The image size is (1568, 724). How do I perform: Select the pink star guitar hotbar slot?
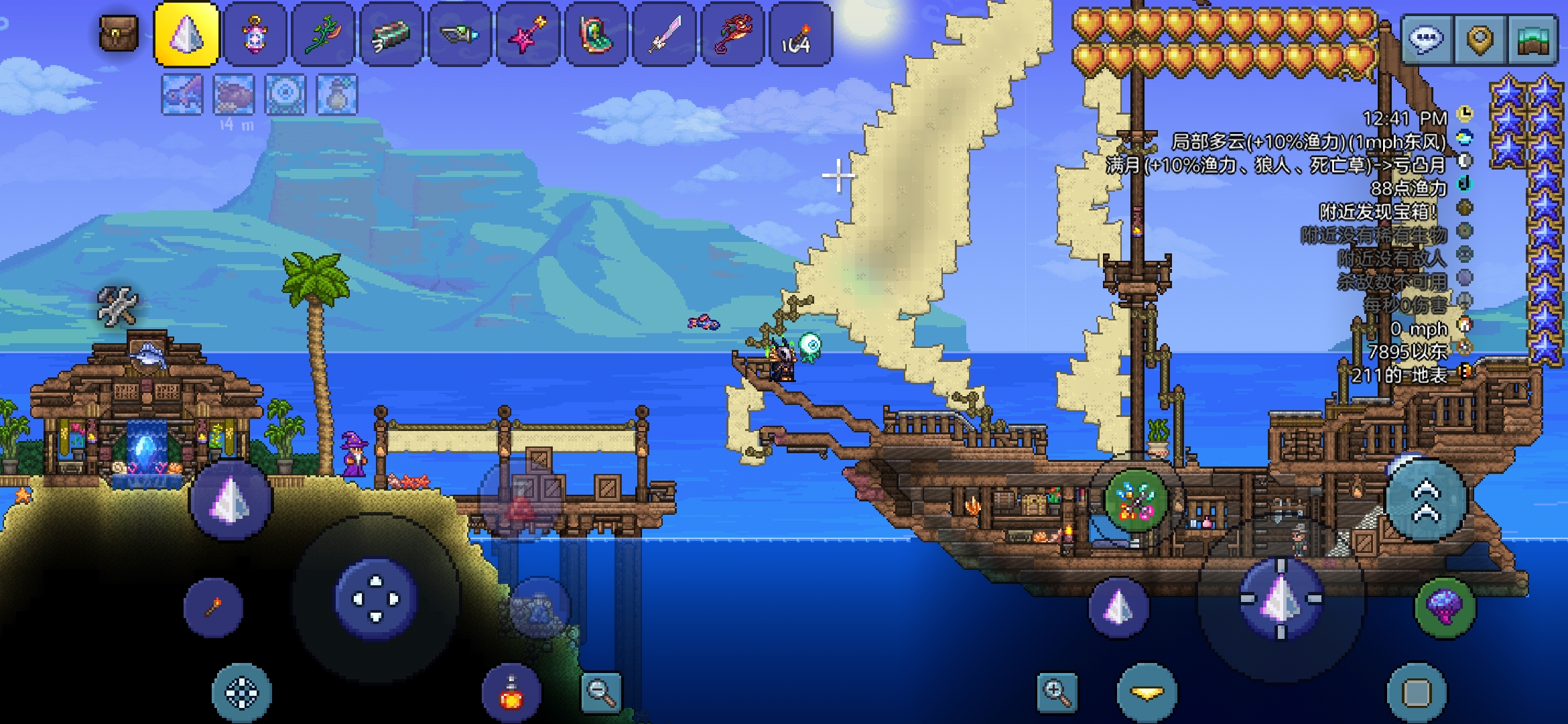tap(527, 34)
